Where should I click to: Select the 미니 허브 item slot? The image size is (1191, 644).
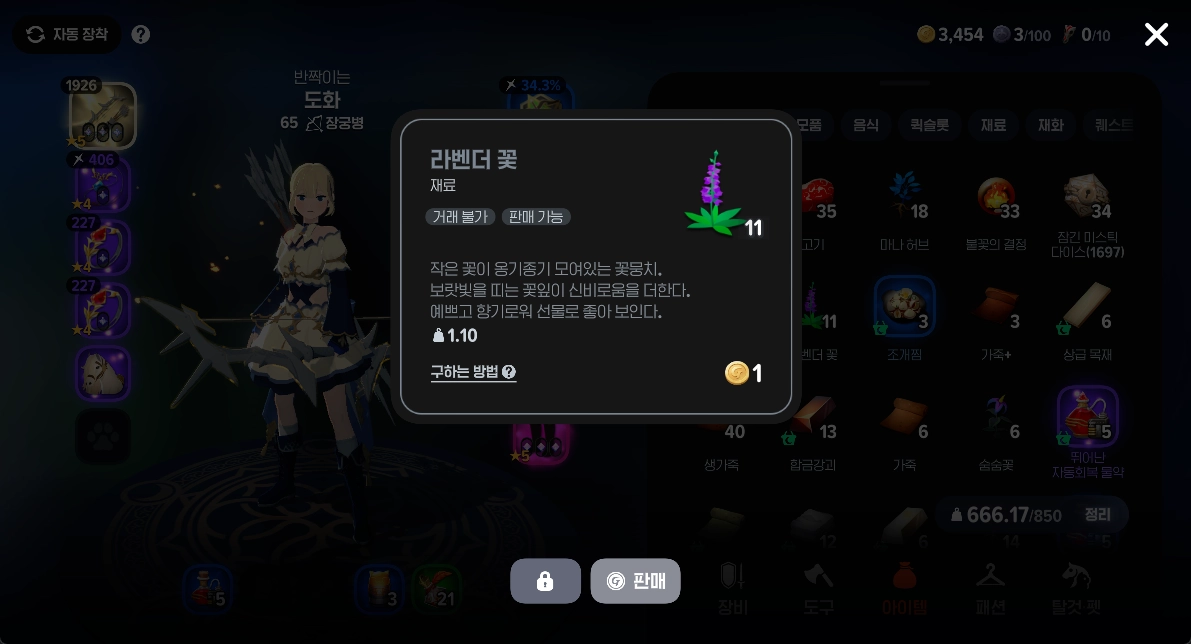pyautogui.click(x=905, y=203)
